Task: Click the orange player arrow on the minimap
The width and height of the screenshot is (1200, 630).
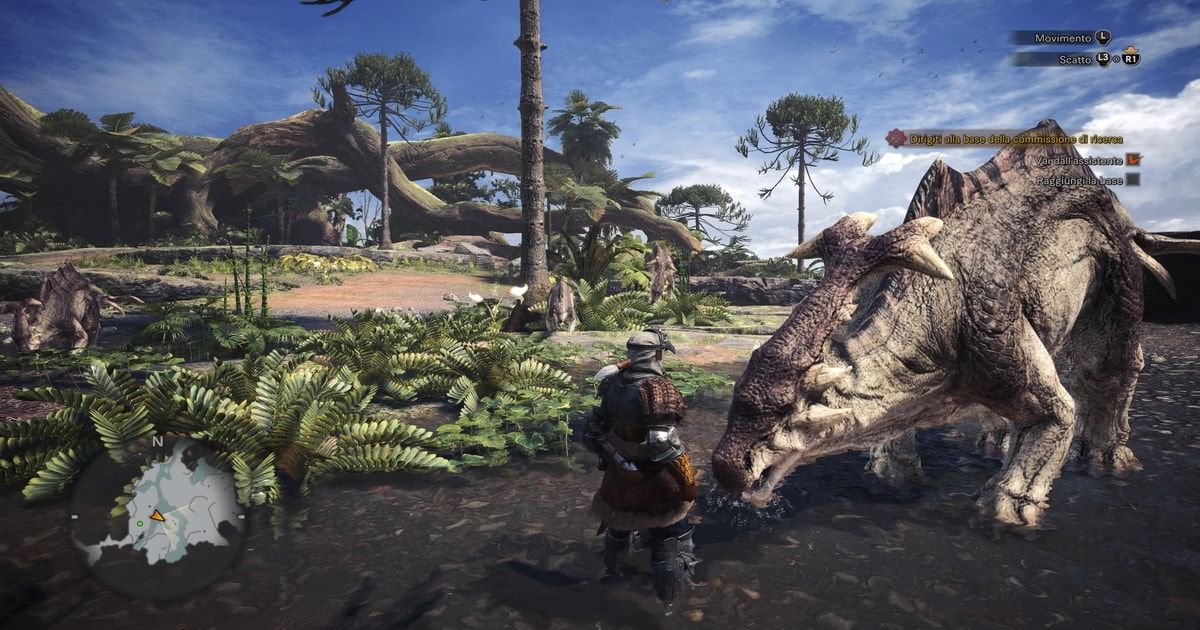Action: click(x=157, y=516)
